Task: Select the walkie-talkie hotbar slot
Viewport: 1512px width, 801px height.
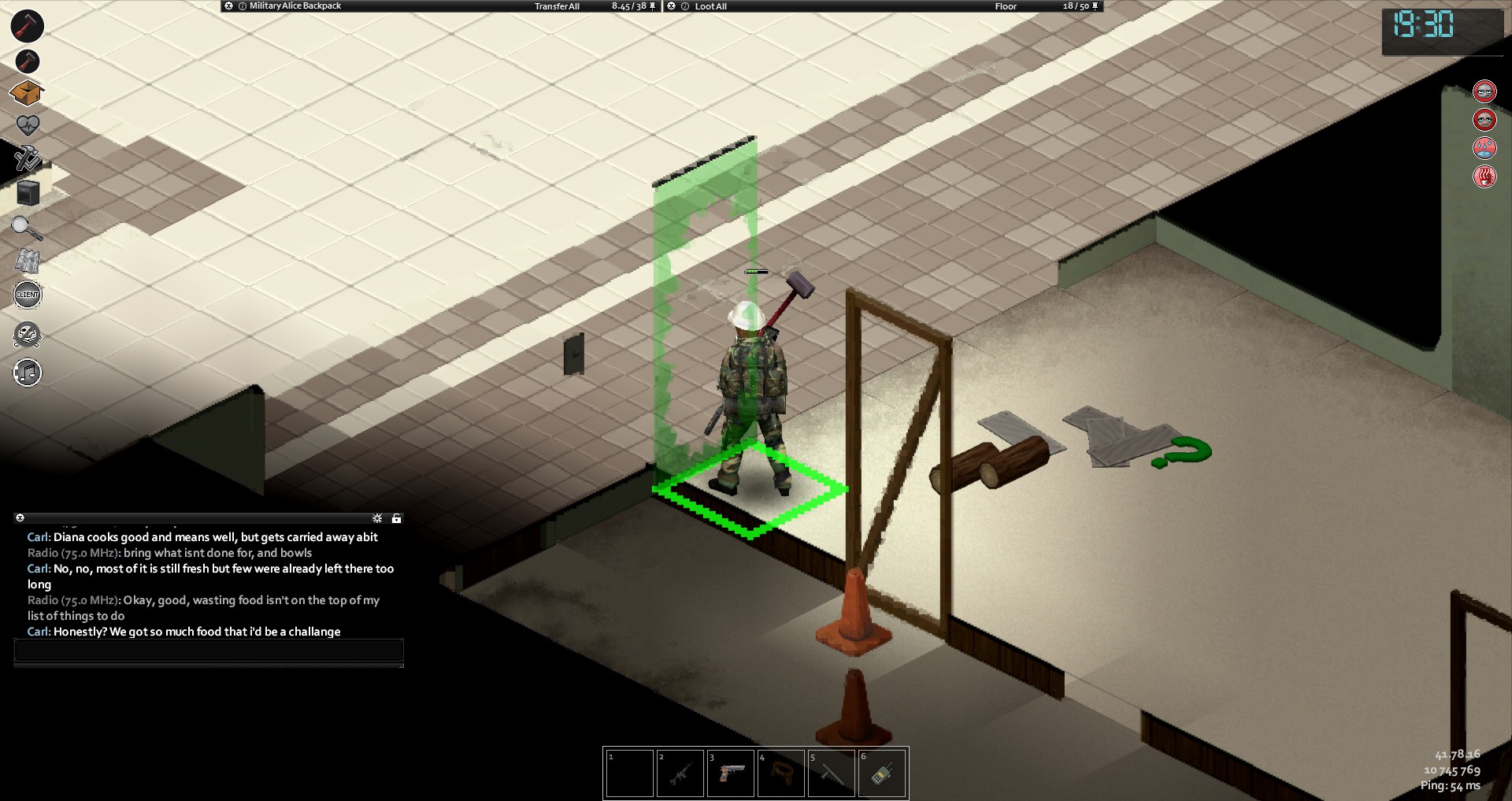Action: (x=882, y=773)
